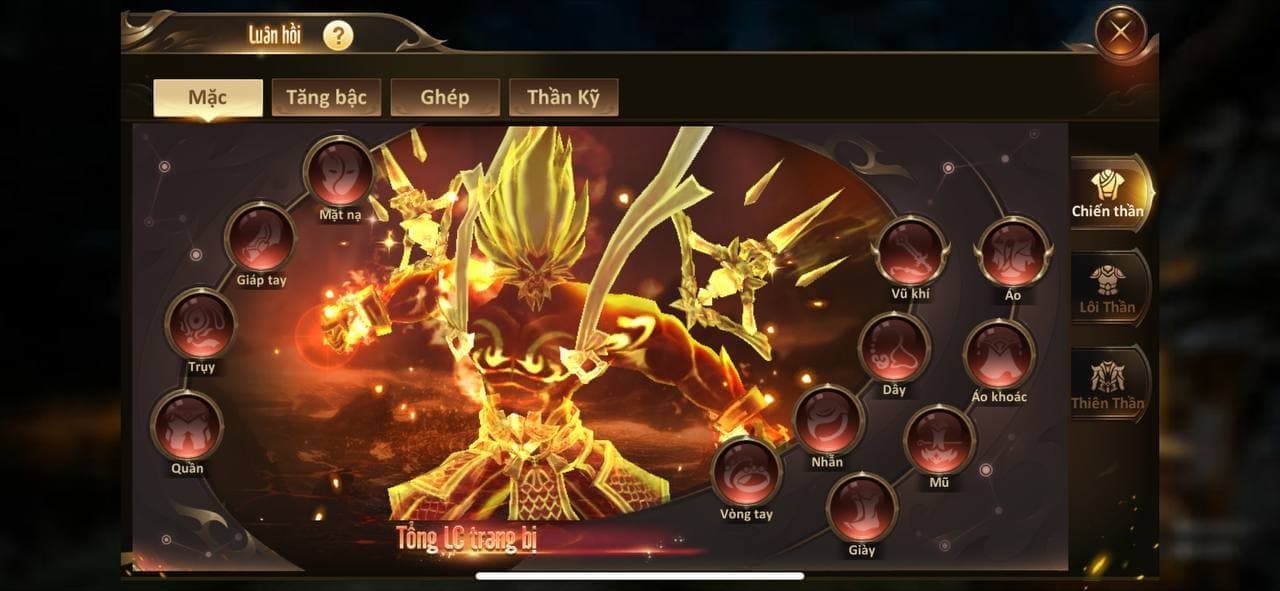Open the Tăng bậc tab
The height and width of the screenshot is (591, 1280).
click(326, 98)
